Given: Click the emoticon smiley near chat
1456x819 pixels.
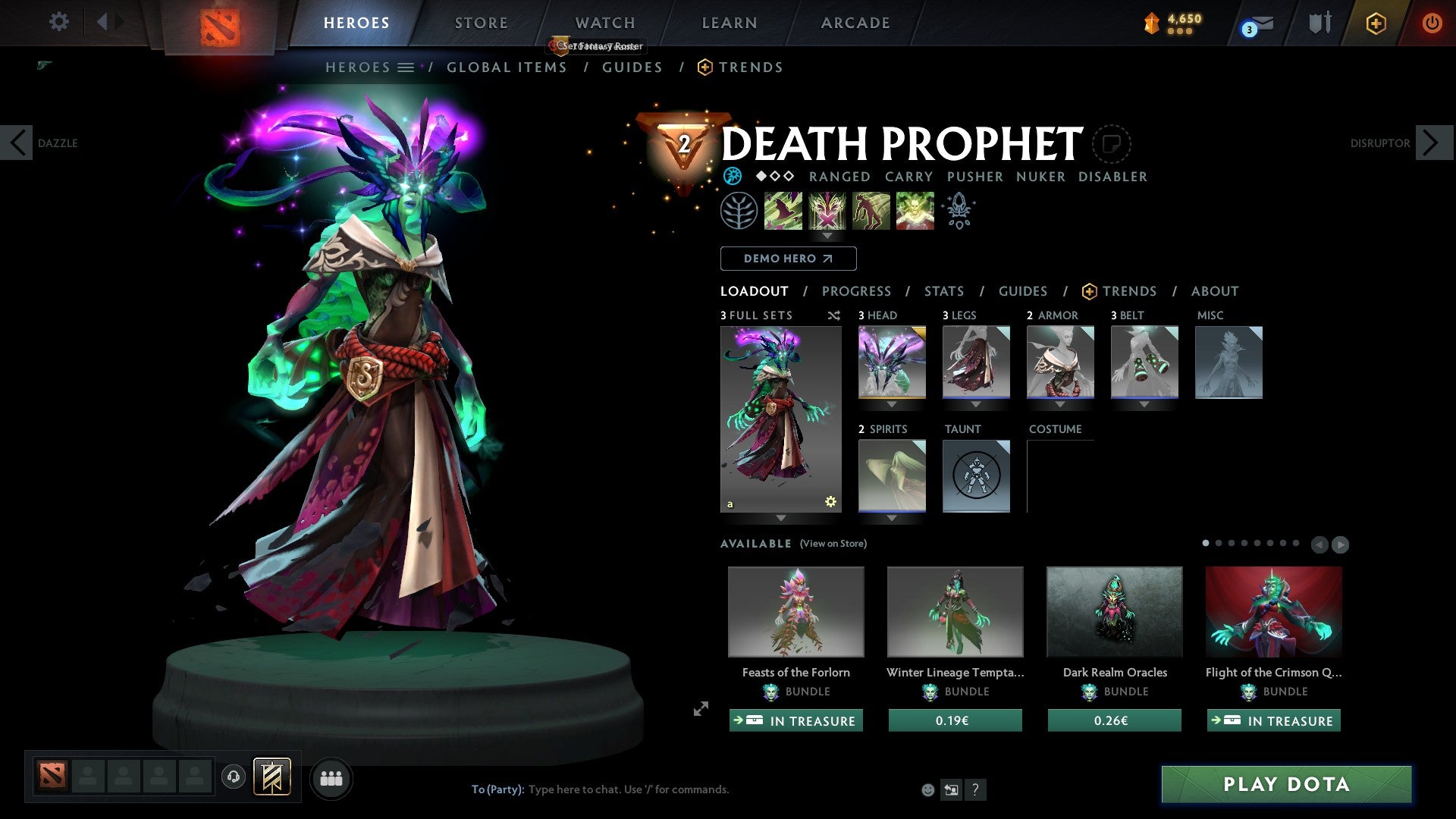Looking at the screenshot, I should click(x=927, y=789).
